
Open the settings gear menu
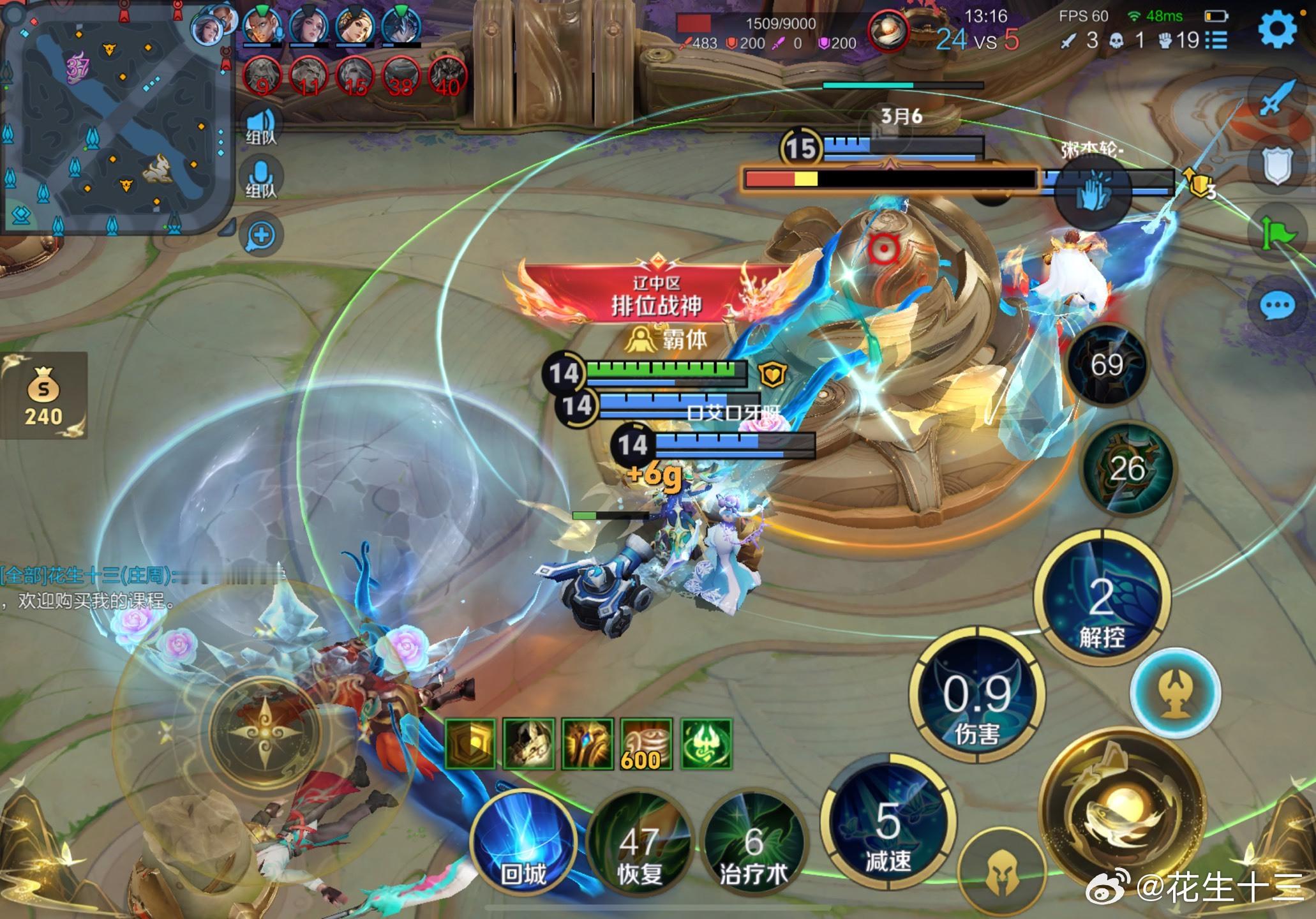[x=1278, y=30]
